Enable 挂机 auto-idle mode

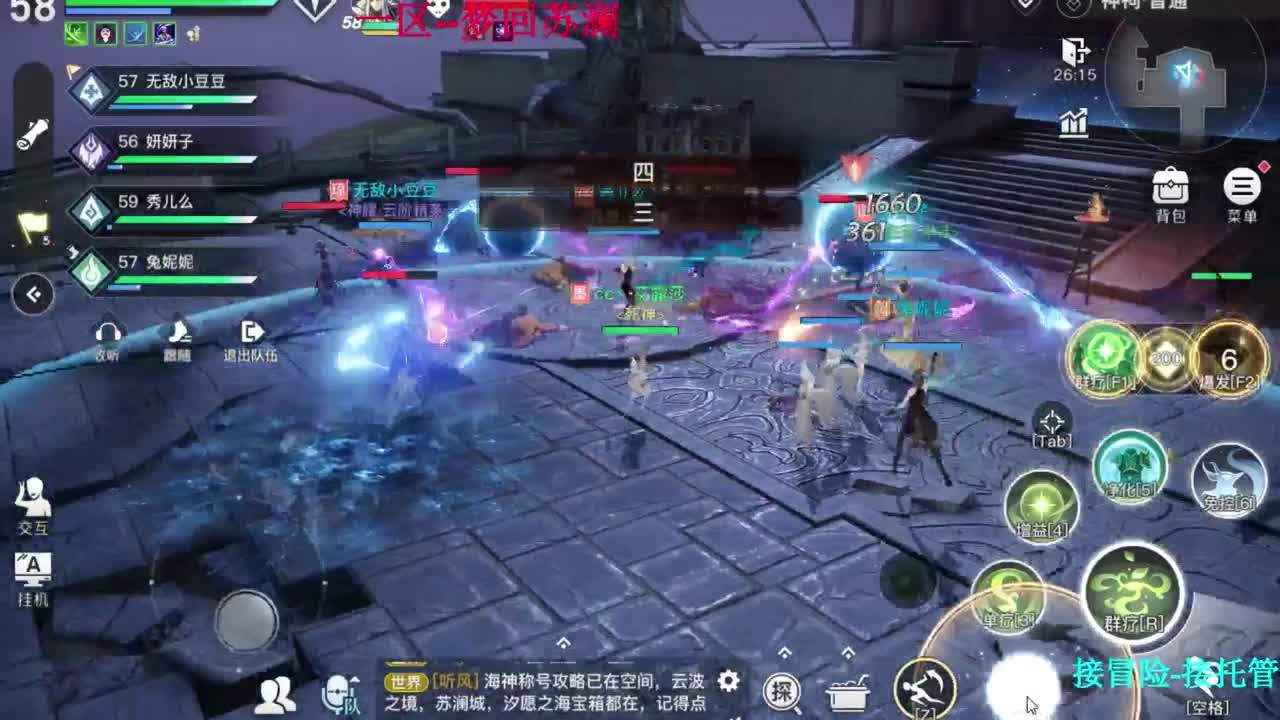32,580
